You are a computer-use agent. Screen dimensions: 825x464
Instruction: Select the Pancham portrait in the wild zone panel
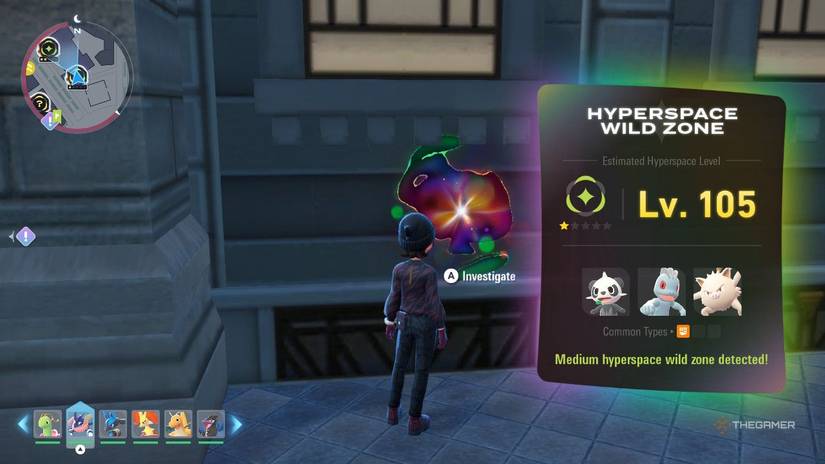(606, 292)
